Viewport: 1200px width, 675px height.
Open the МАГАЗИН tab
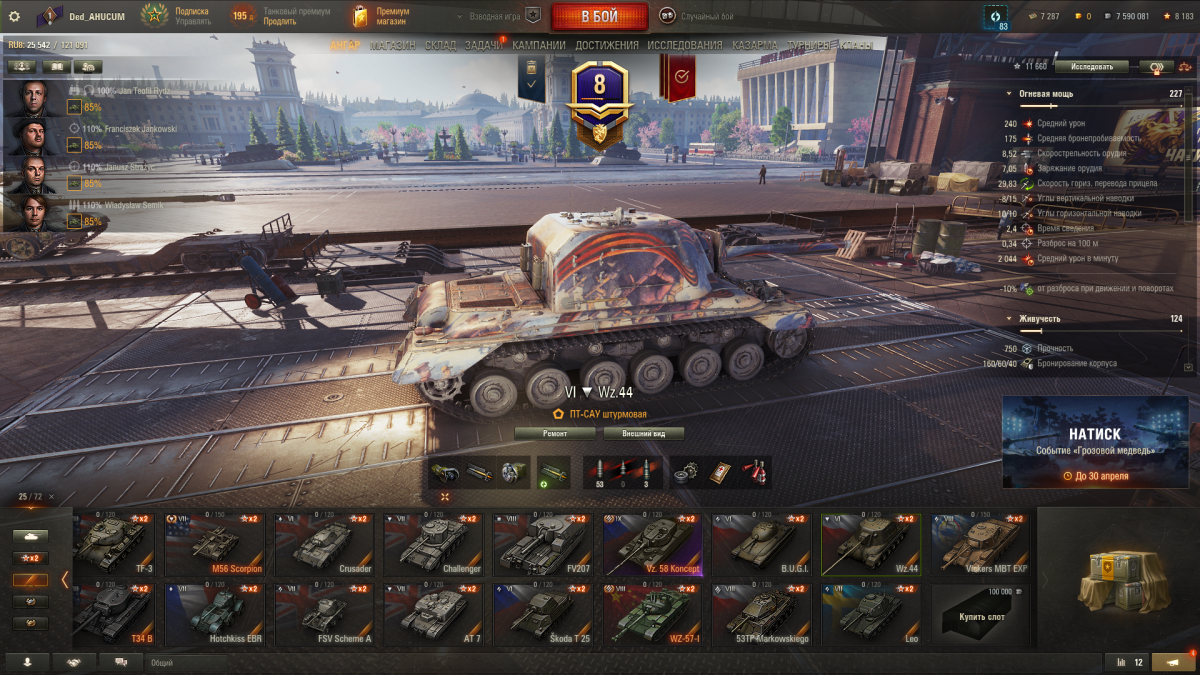(392, 46)
